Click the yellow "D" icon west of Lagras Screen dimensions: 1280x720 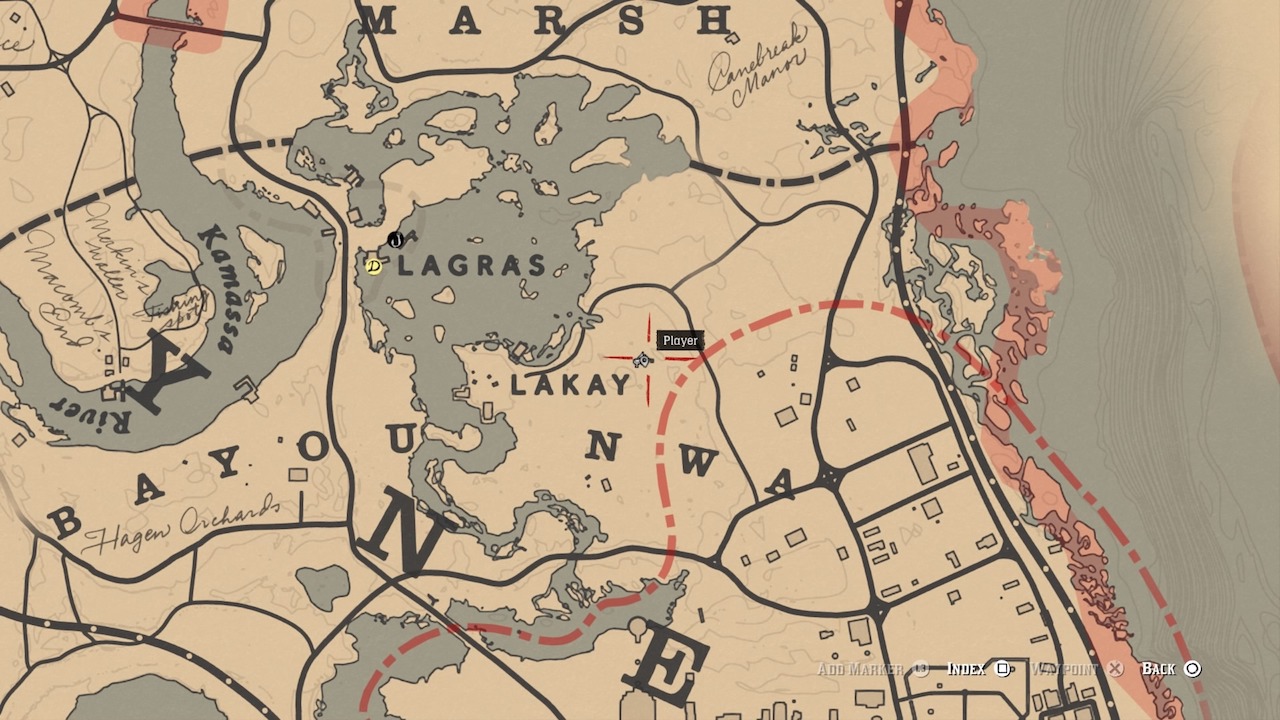point(373,268)
